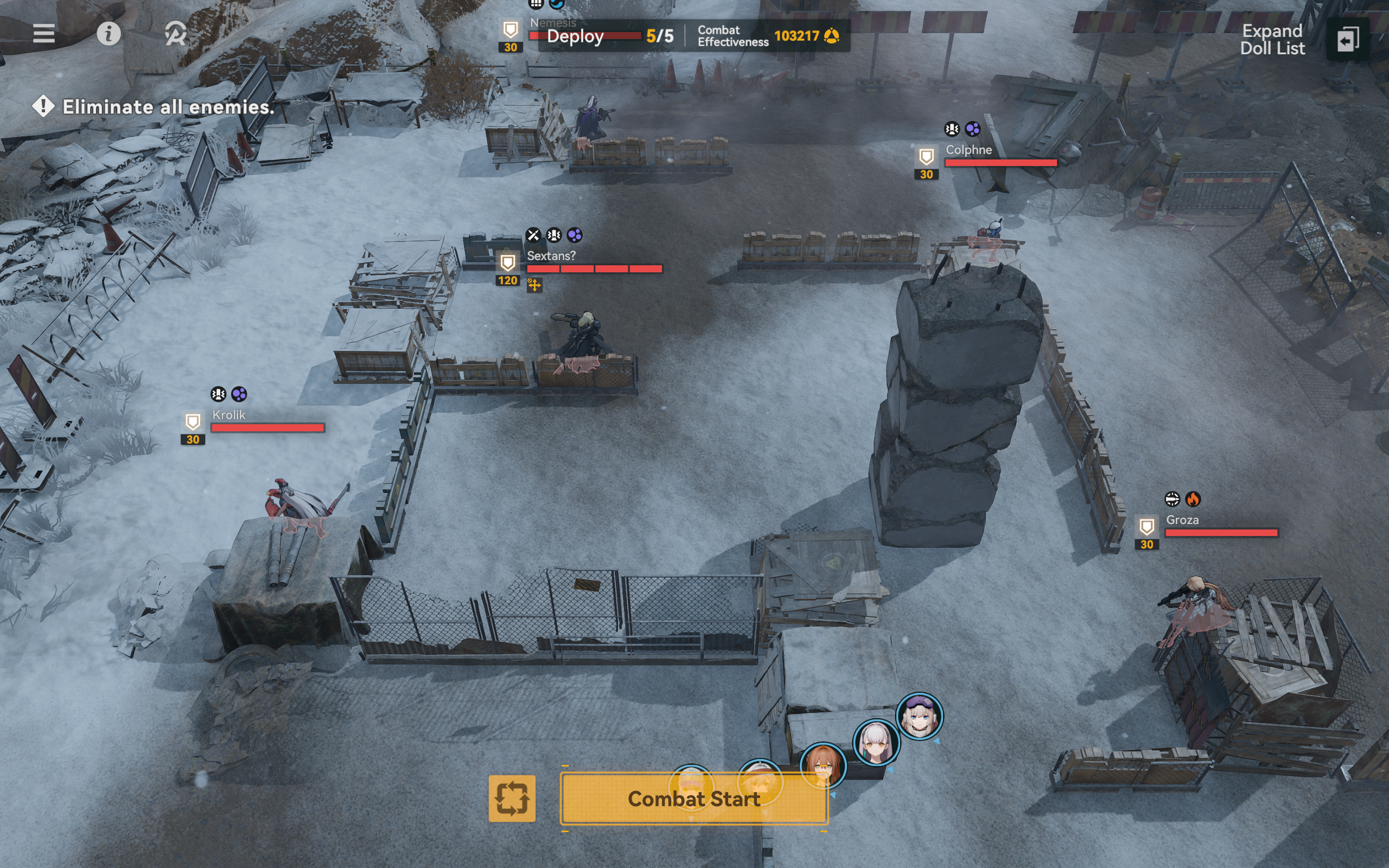
Task: Select the purple-beret doll portrait
Action: (x=919, y=716)
